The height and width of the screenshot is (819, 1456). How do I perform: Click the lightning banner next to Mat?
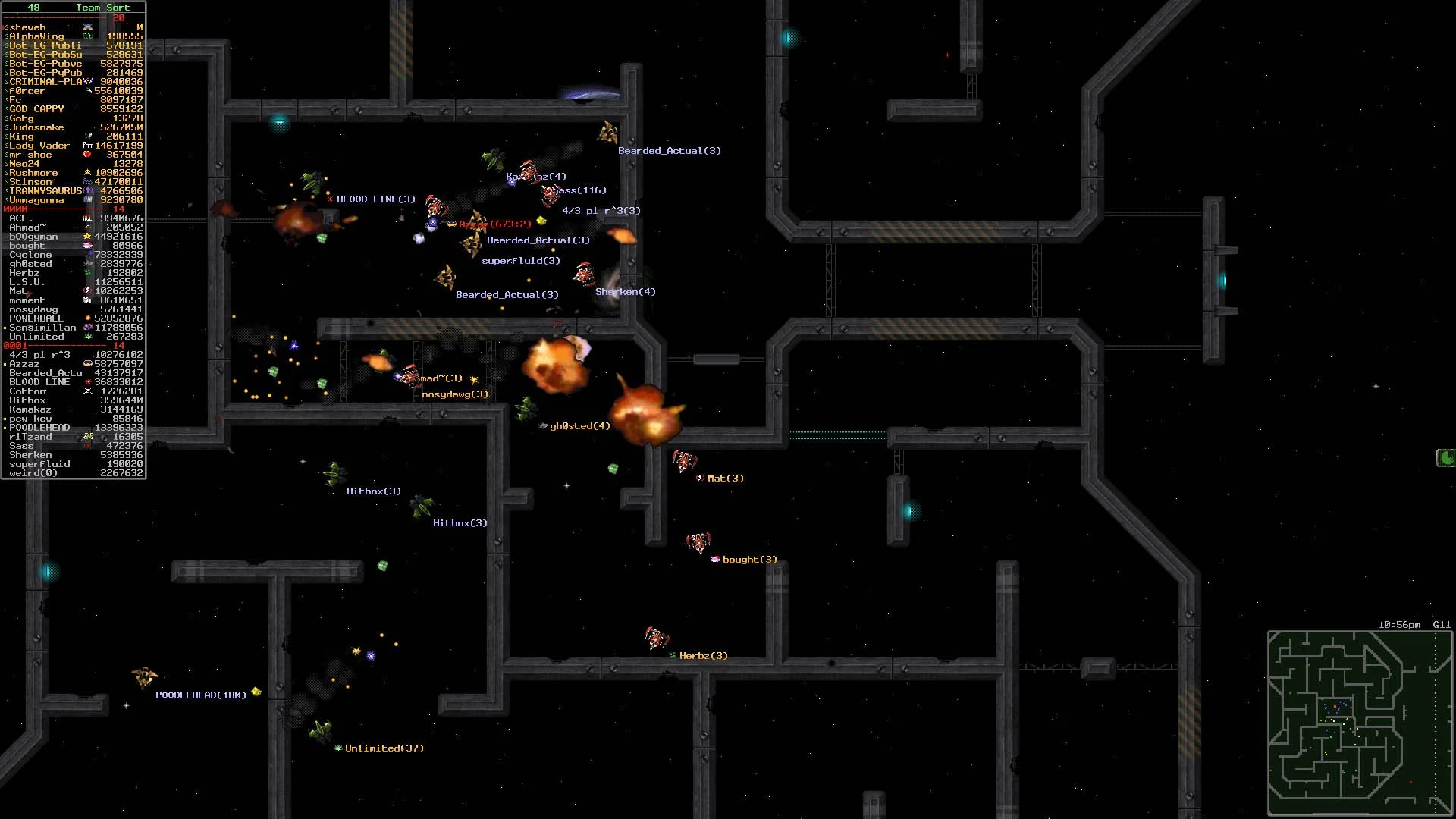coord(86,291)
